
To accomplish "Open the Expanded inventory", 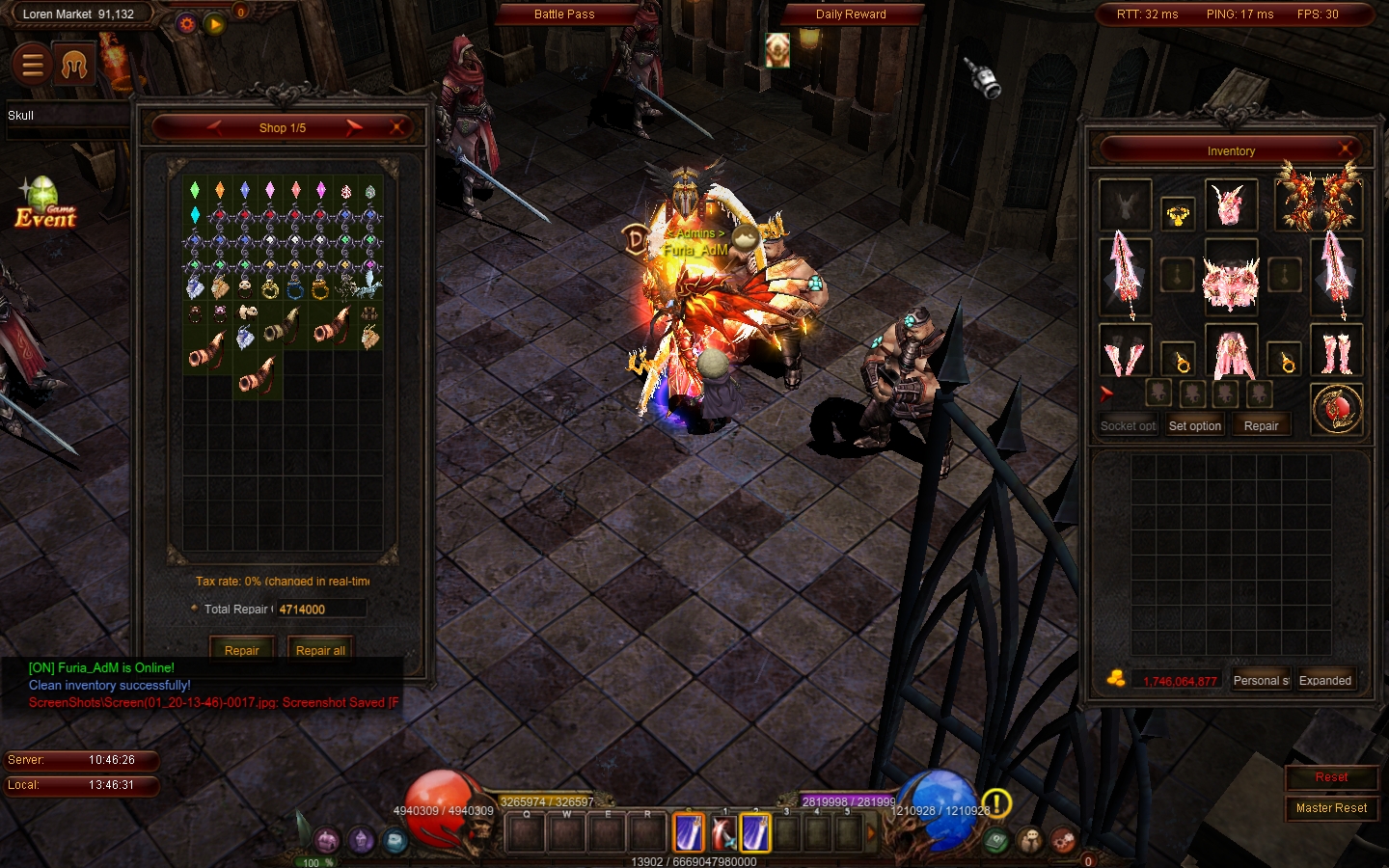I will click(1325, 680).
